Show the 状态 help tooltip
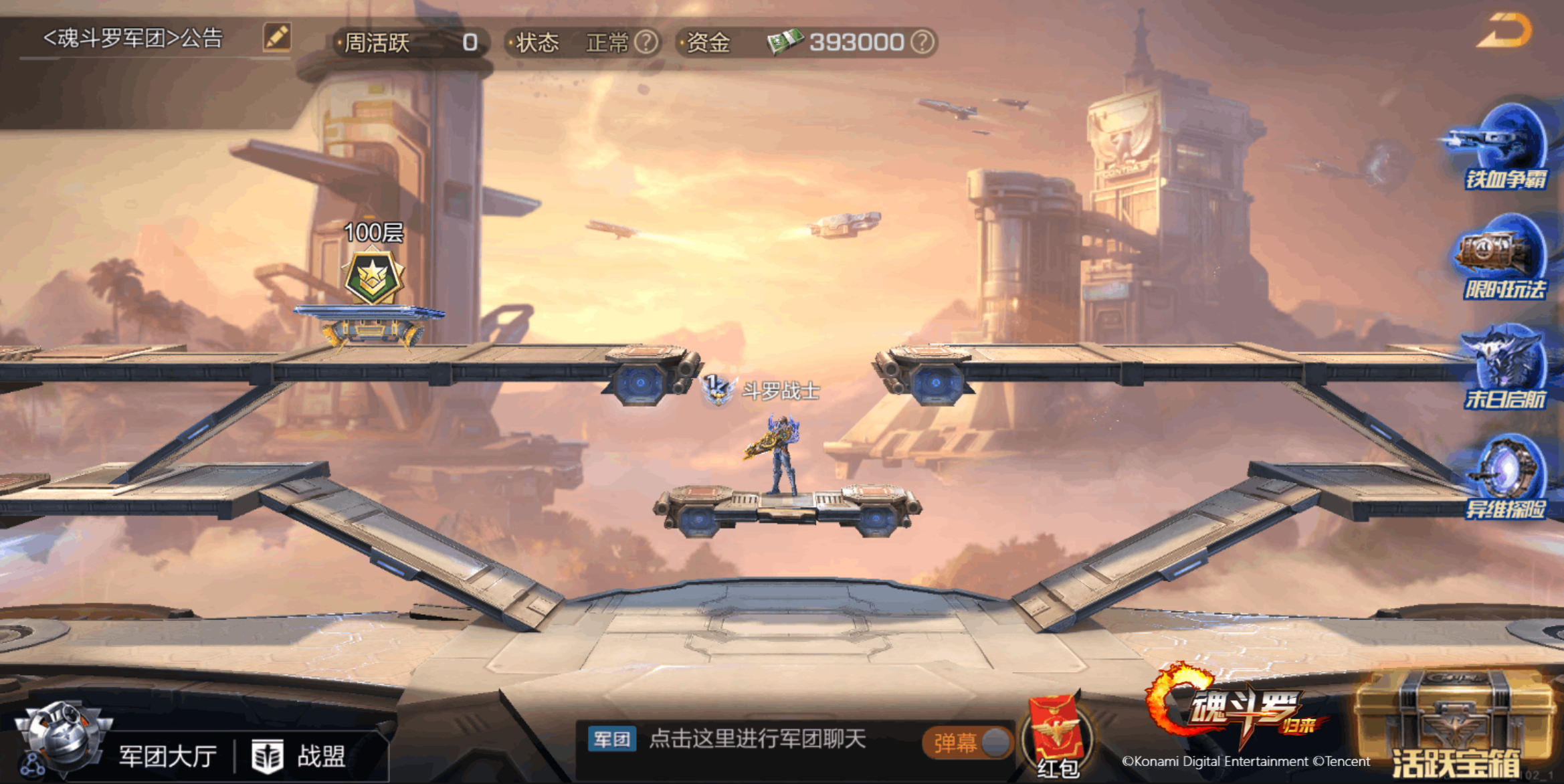This screenshot has height=784, width=1564. pos(646,43)
